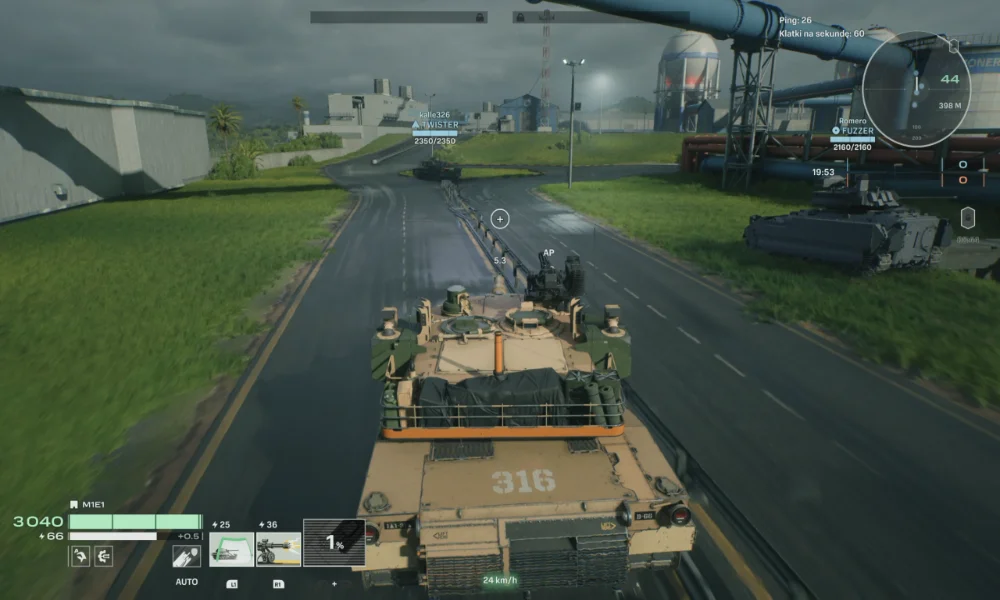Activate the shell-and-shield equipment icon

coord(186,556)
